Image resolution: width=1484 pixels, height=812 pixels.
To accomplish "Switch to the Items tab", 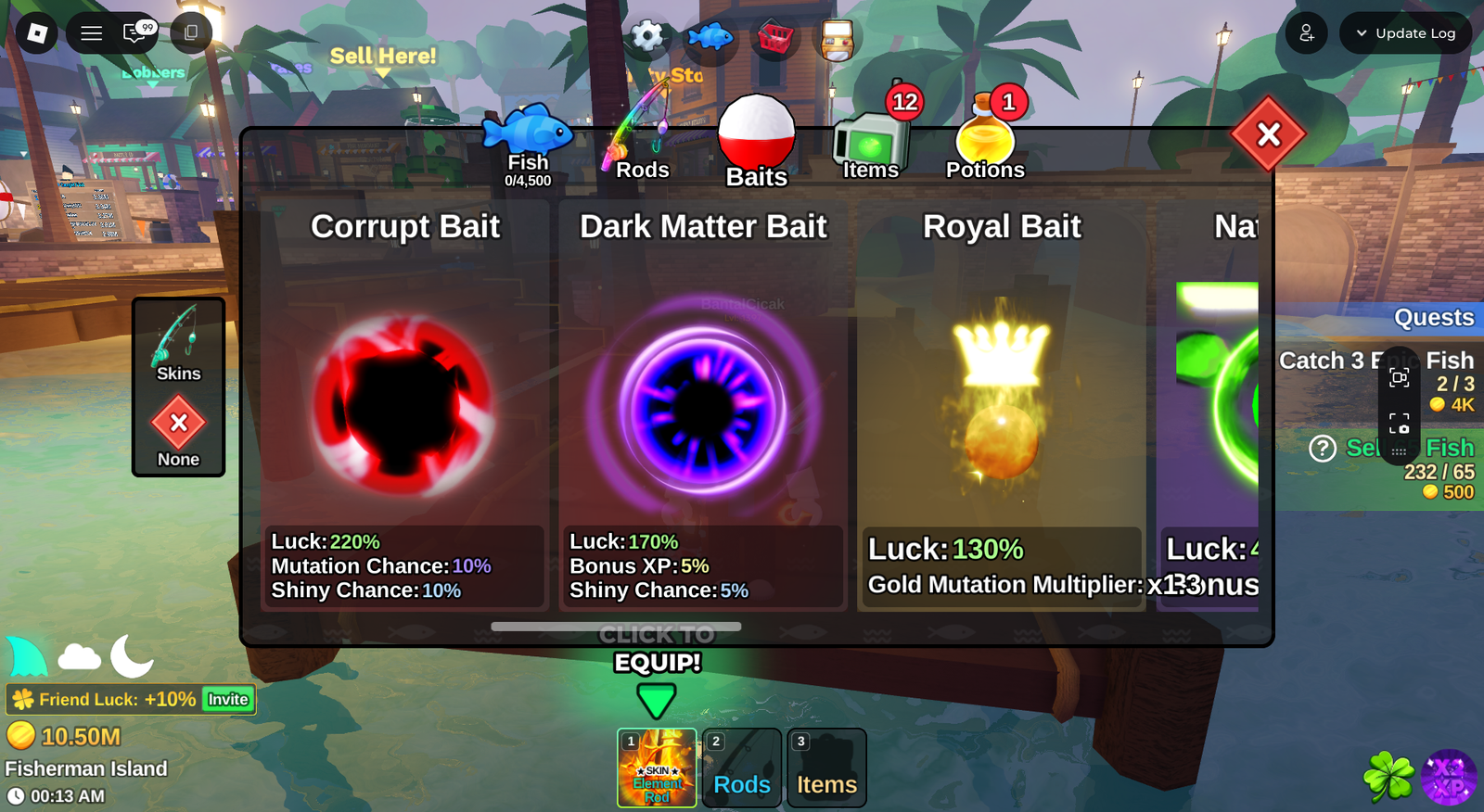I will tap(871, 146).
